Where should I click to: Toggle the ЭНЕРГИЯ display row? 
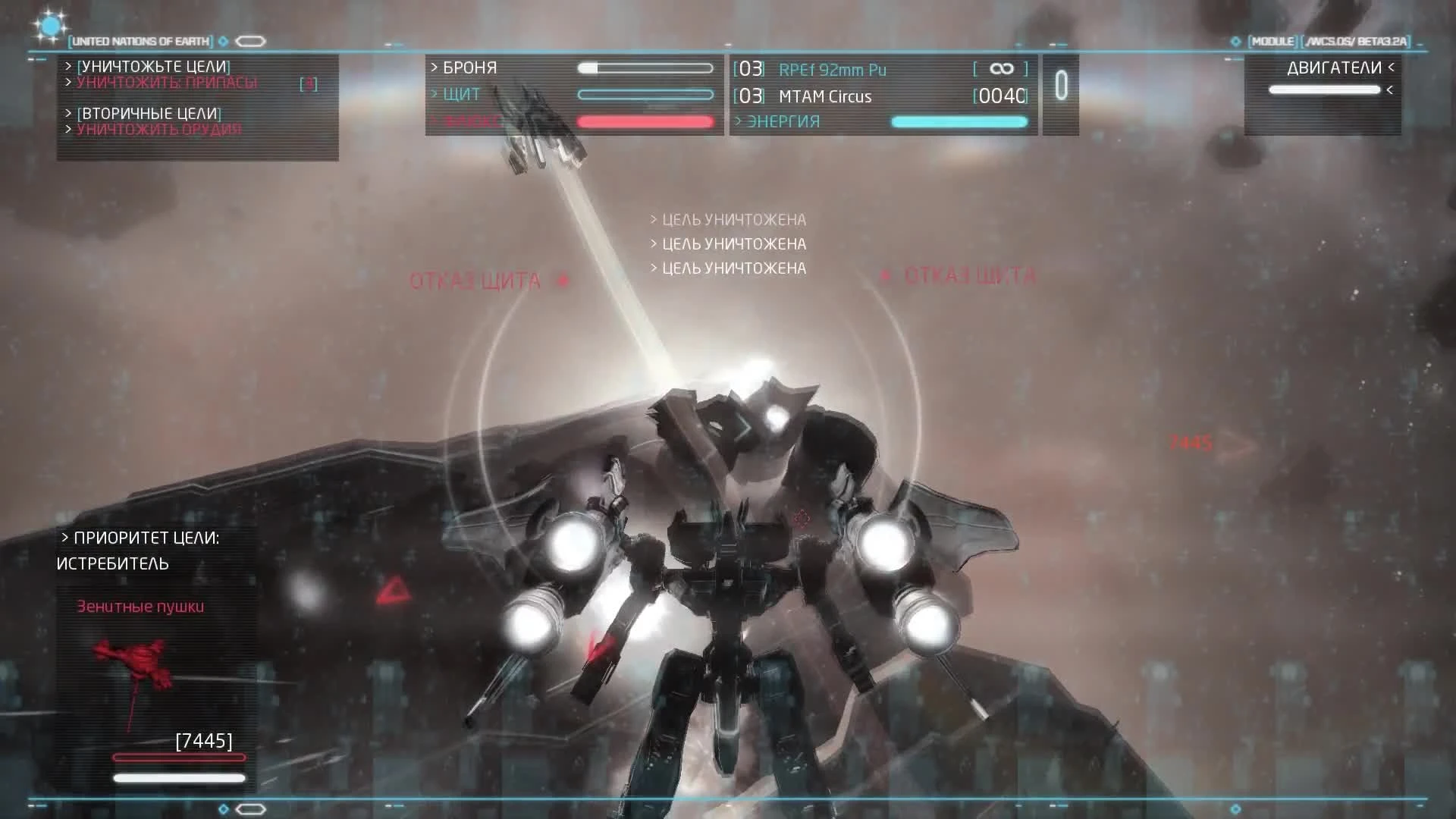(775, 121)
